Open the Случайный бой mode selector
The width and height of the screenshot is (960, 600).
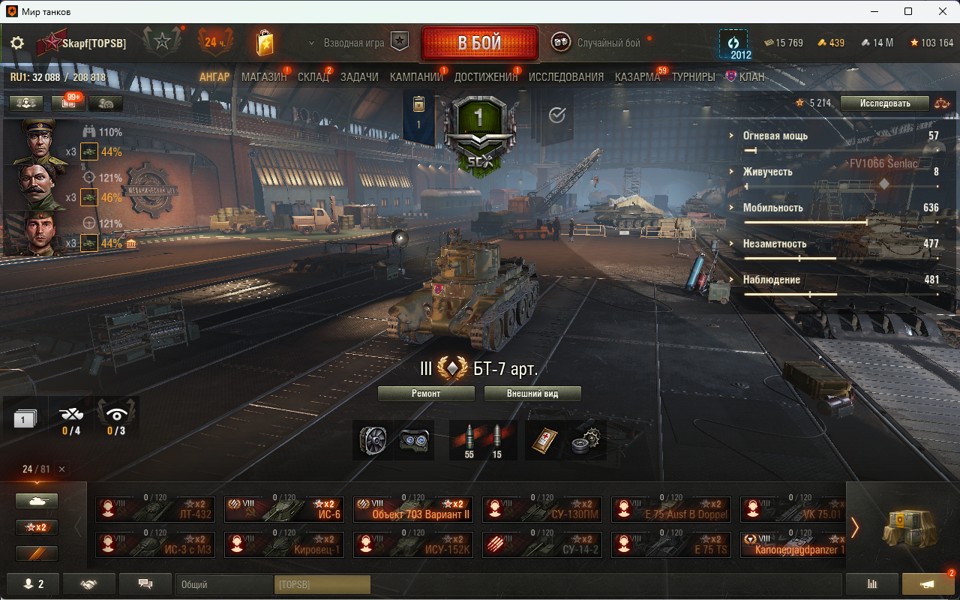[x=598, y=43]
